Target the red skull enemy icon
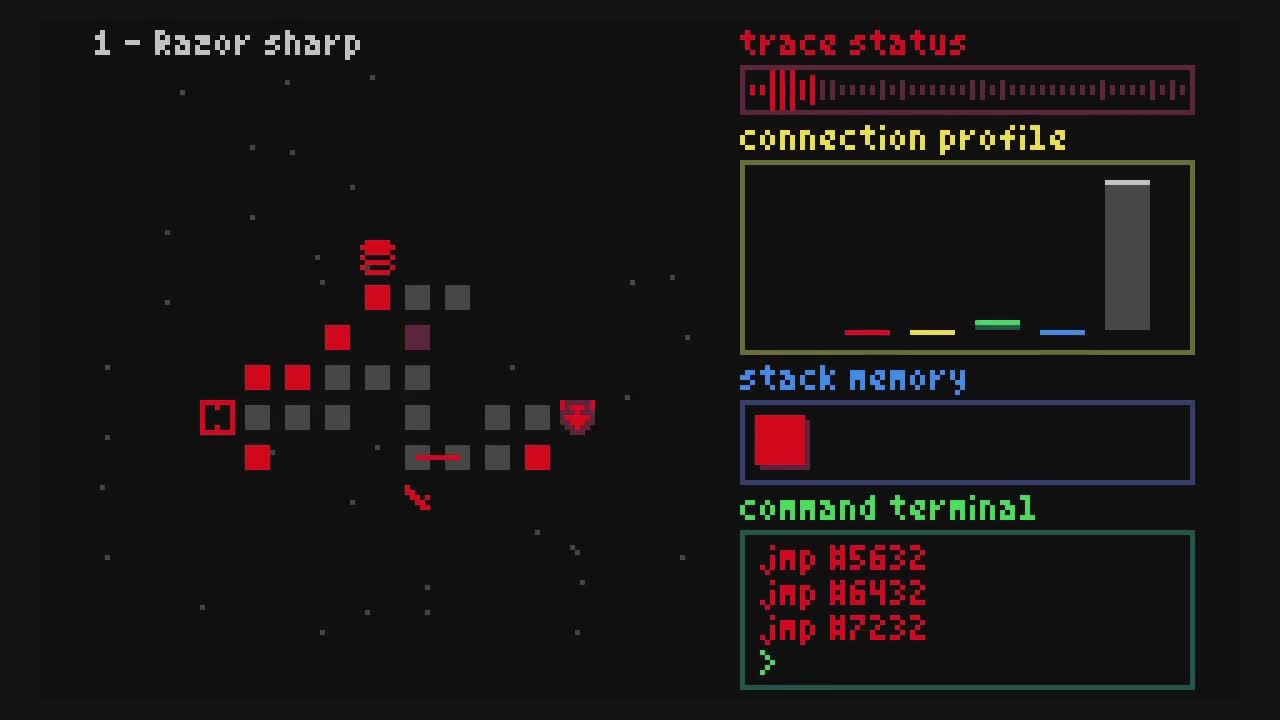1280x720 pixels. [578, 417]
